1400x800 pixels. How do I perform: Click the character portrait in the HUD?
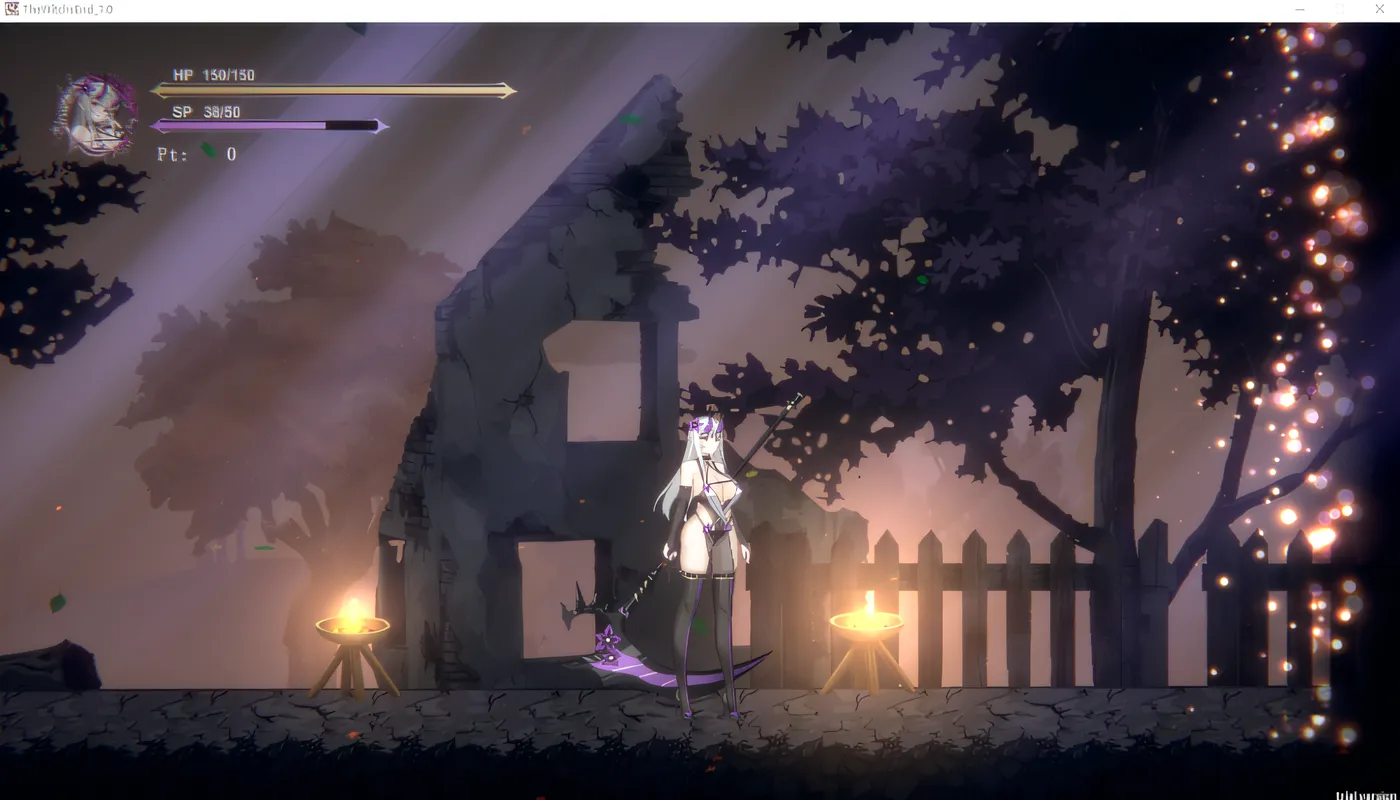click(x=95, y=115)
